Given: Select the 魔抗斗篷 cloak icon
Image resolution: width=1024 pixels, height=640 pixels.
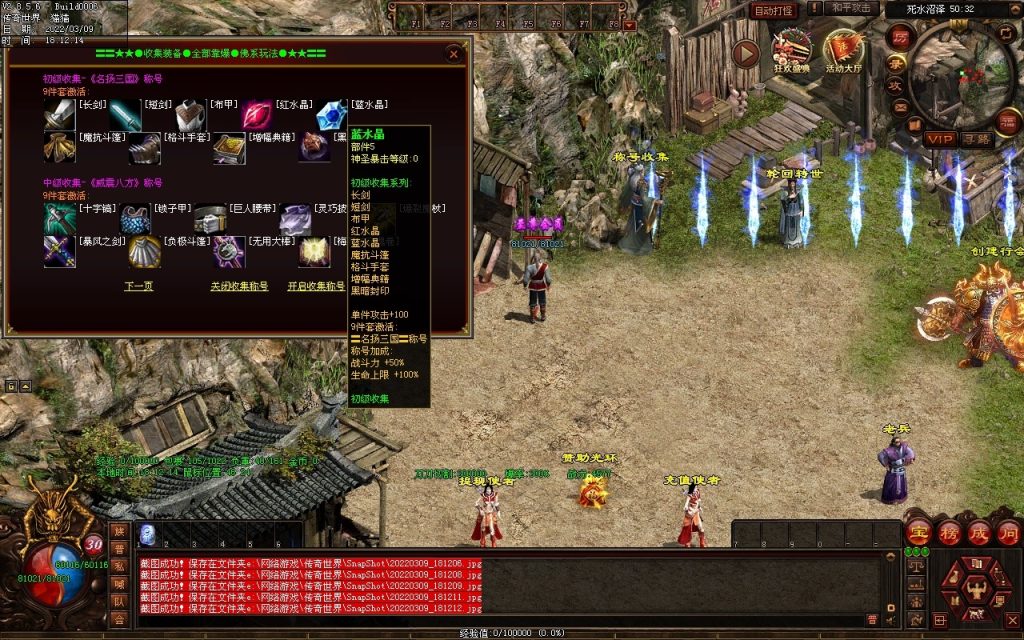Looking at the screenshot, I should click(59, 148).
